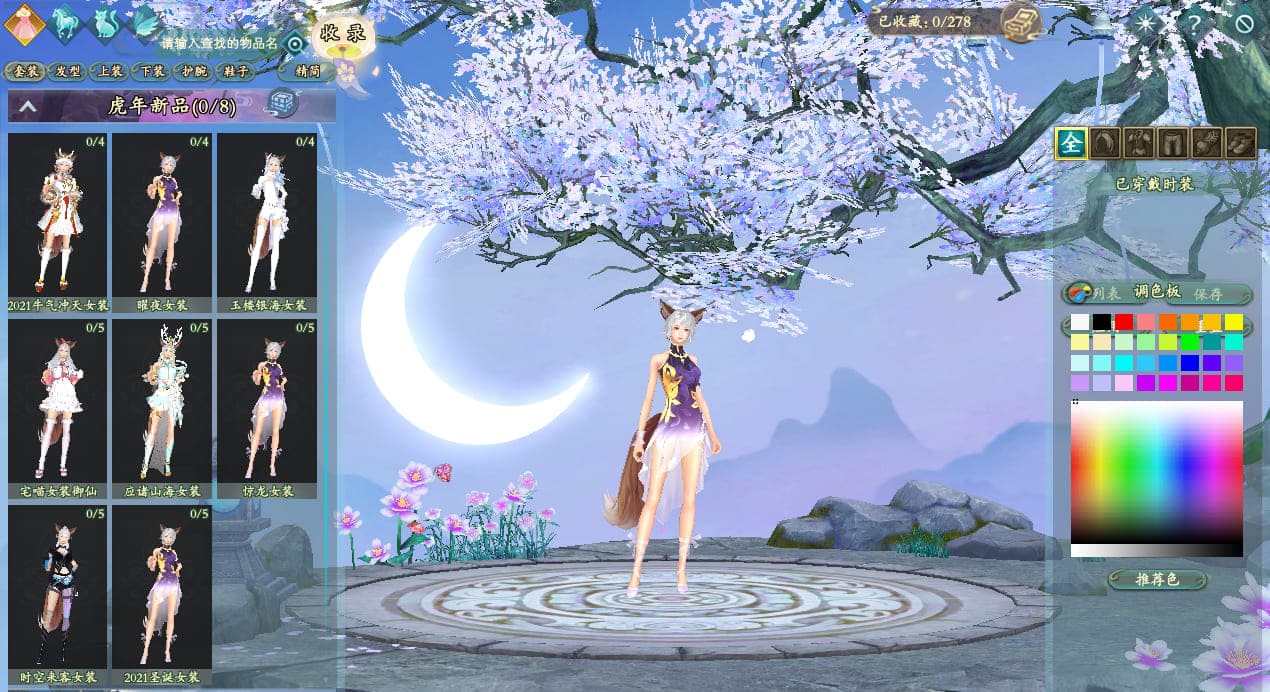
Task: Filter worn items by trousers icon
Action: tap(1173, 144)
